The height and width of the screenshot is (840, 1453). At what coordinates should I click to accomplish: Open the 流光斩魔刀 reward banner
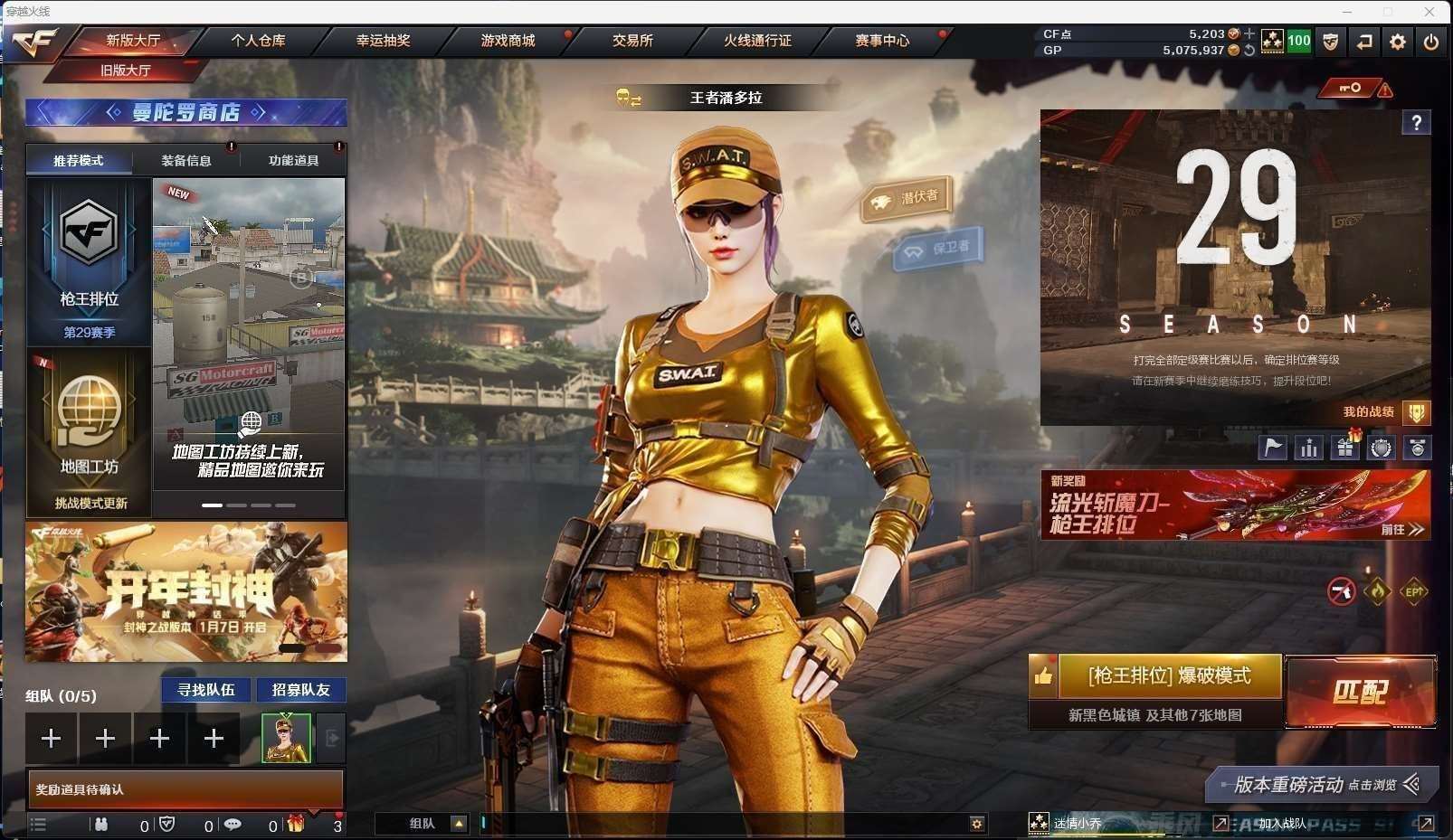(x=1235, y=505)
